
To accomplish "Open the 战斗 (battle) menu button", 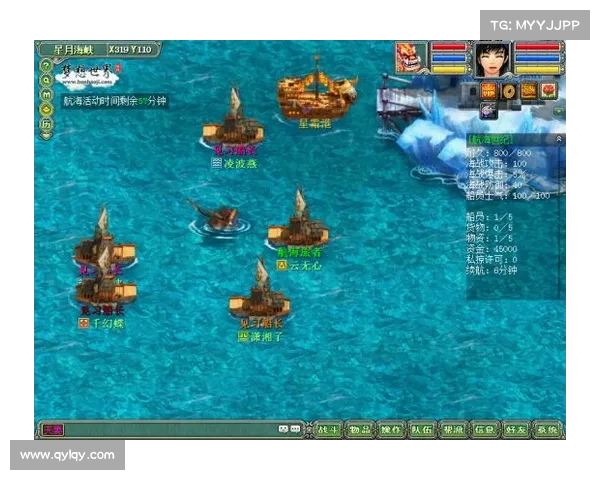I will (329, 430).
